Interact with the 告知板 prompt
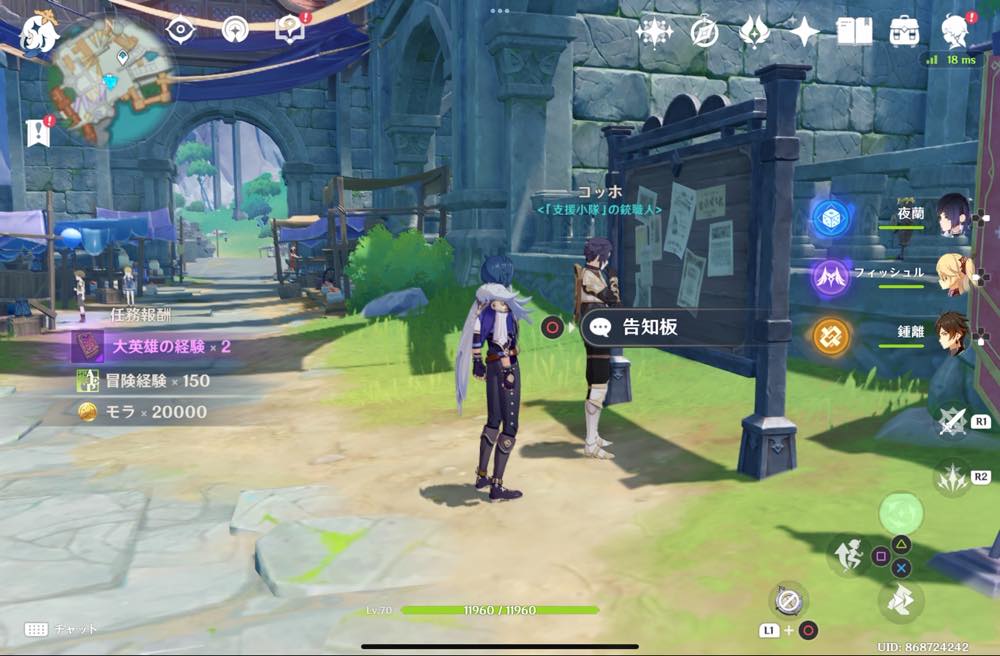Viewport: 1000px width, 656px height. pos(660,327)
